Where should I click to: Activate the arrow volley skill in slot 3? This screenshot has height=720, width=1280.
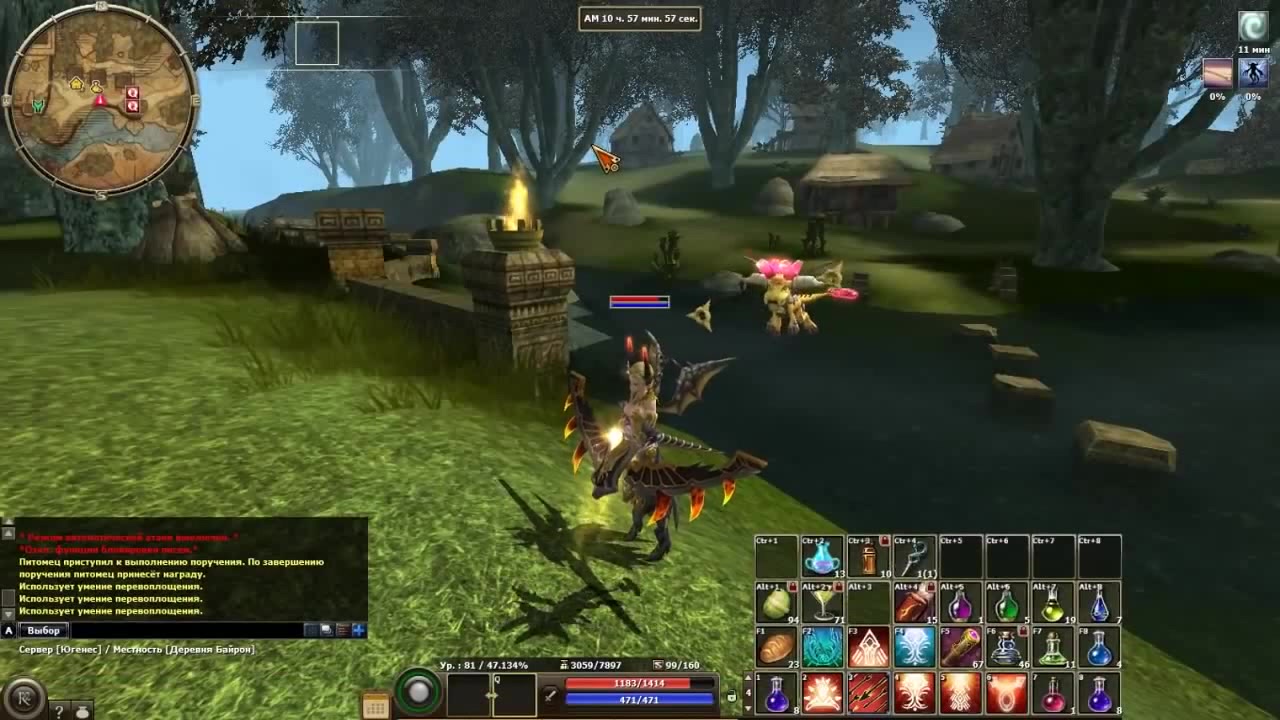868,693
